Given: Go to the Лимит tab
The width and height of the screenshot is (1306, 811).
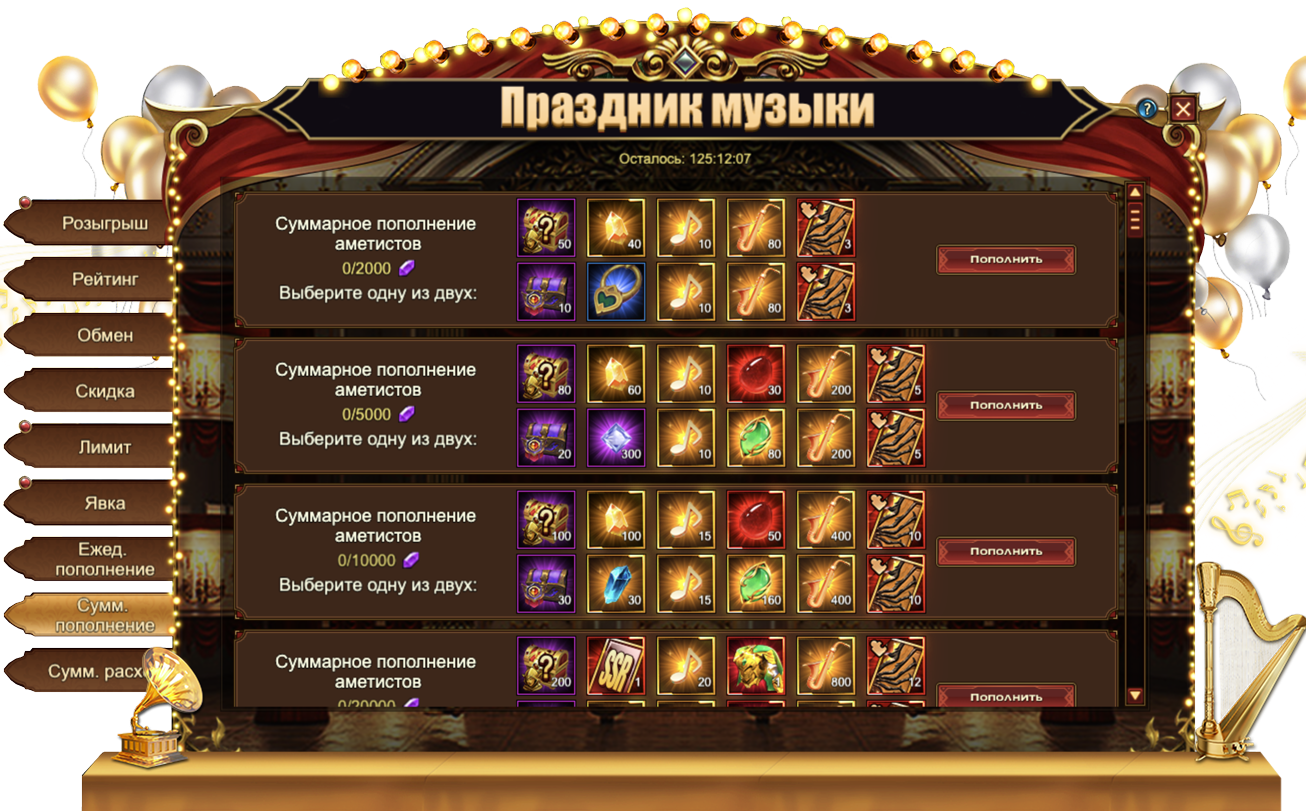Looking at the screenshot, I should [x=103, y=448].
